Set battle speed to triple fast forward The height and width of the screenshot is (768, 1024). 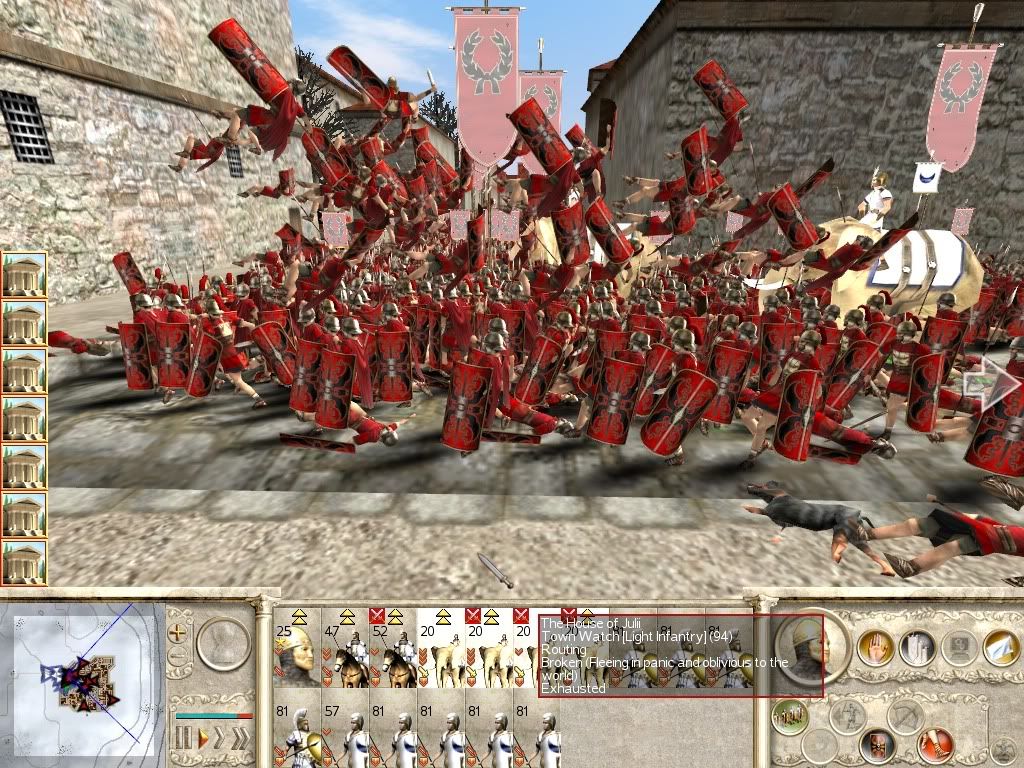(243, 739)
